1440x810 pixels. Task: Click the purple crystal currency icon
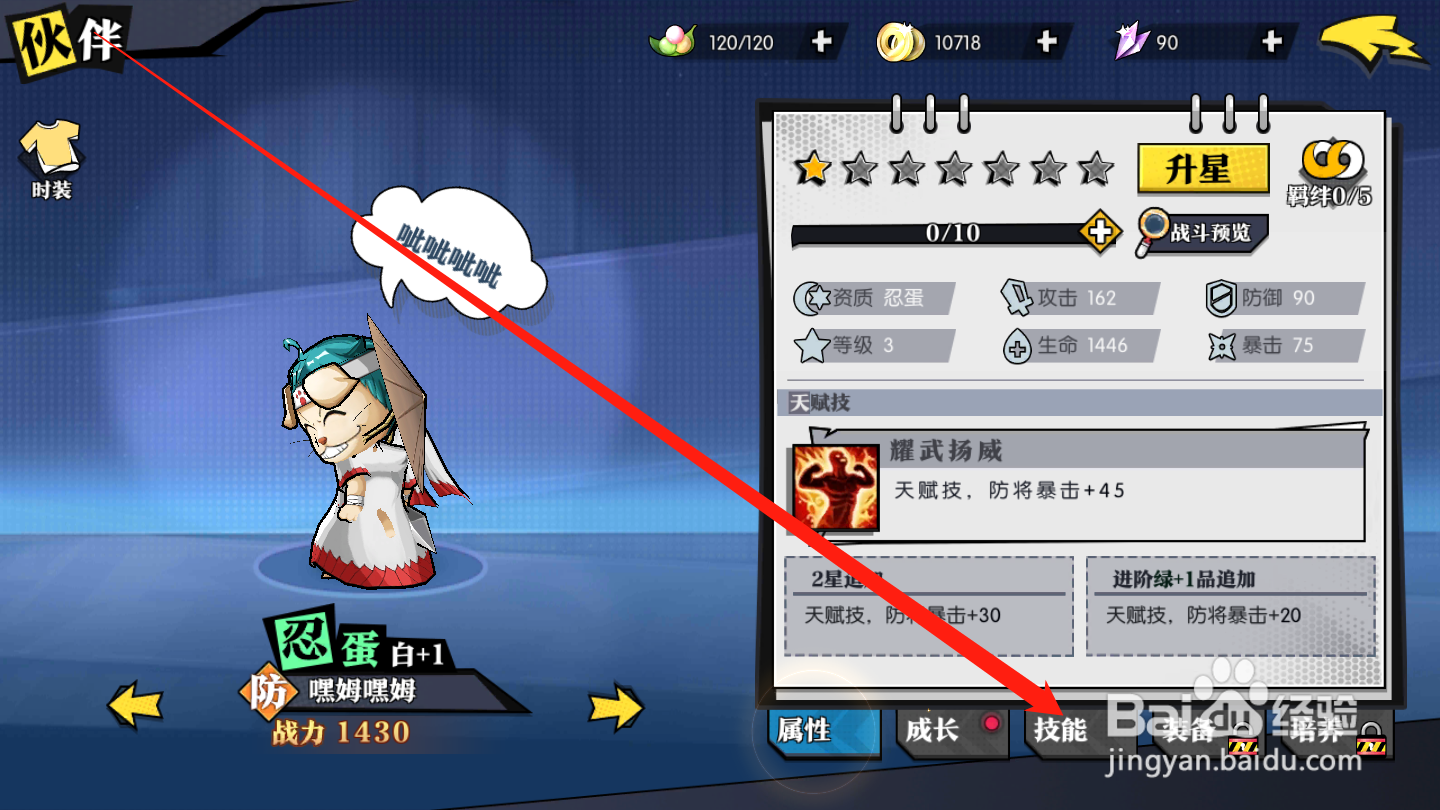tap(1130, 41)
